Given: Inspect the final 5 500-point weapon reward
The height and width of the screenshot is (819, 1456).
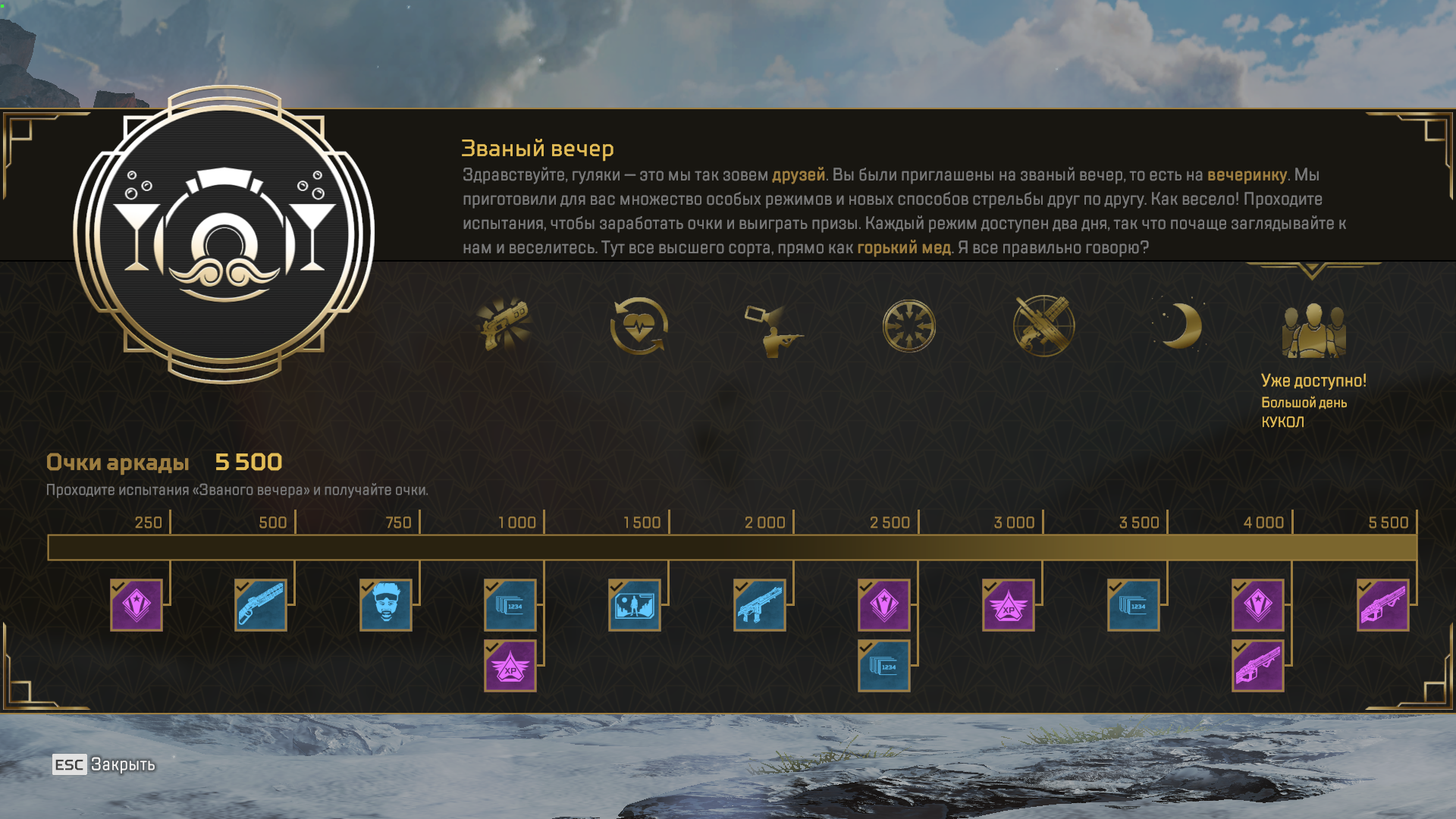Looking at the screenshot, I should (x=1383, y=605).
